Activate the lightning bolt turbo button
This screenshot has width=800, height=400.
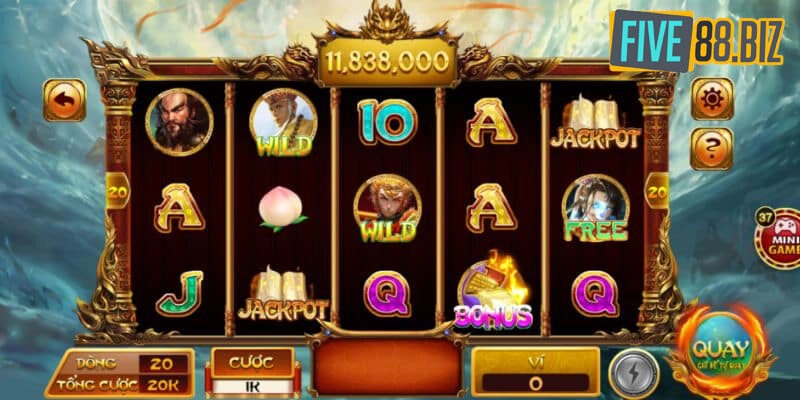click(x=632, y=368)
